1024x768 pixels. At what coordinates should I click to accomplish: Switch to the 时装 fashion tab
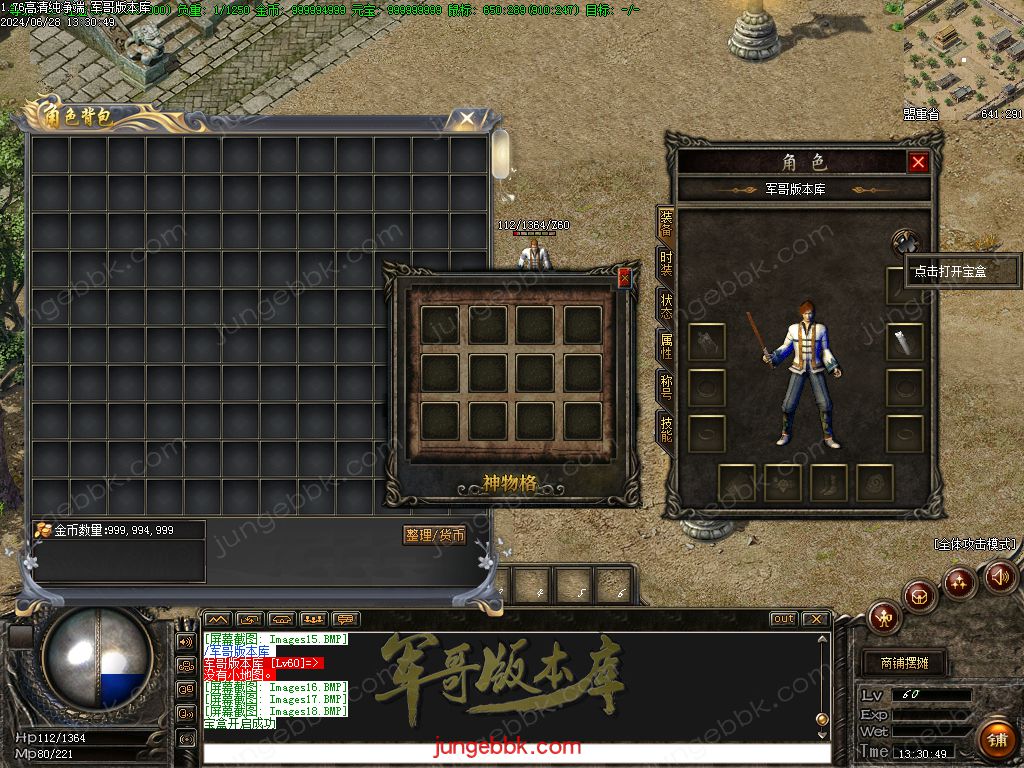[665, 264]
